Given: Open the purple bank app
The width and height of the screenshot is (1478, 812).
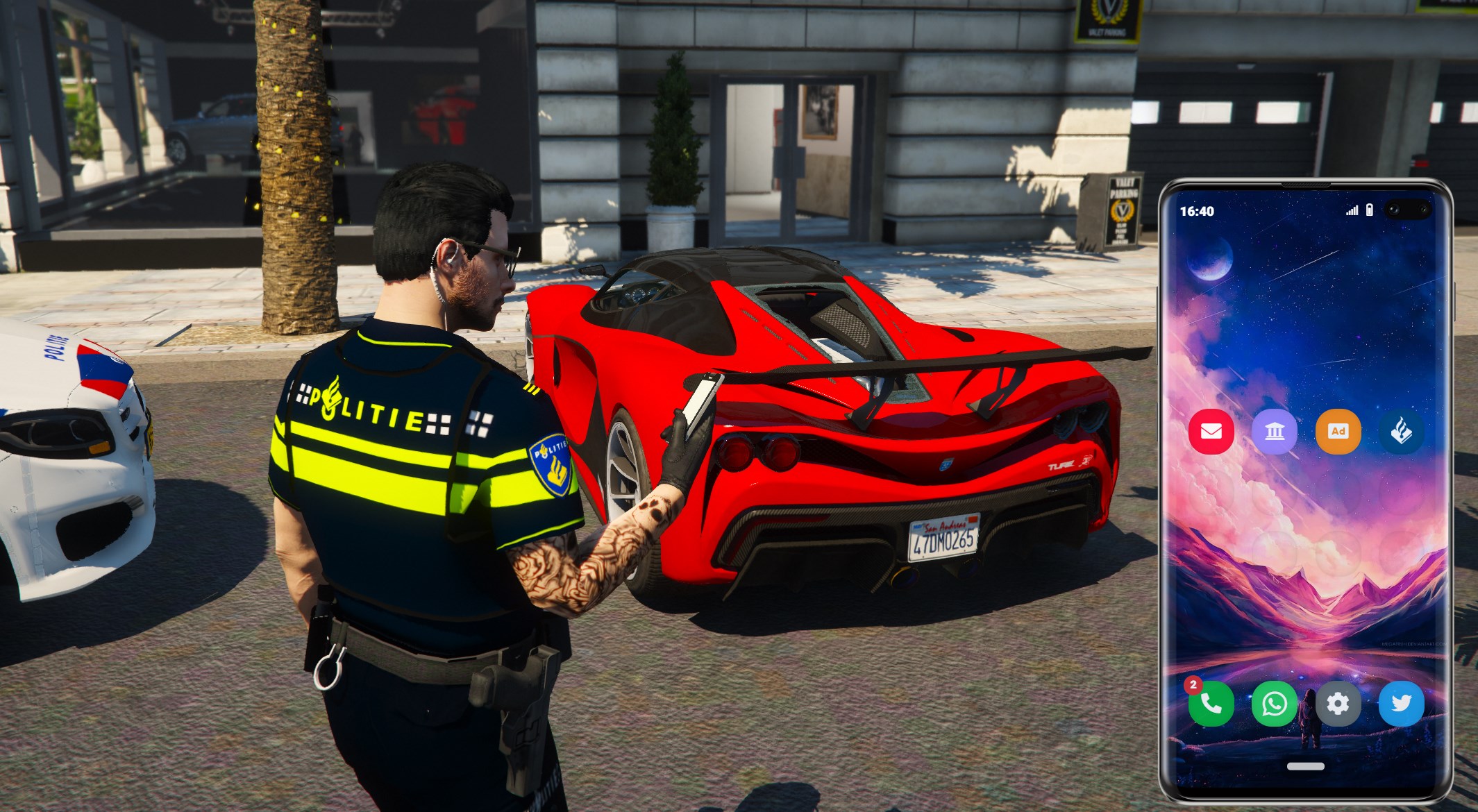Looking at the screenshot, I should pos(1275,432).
